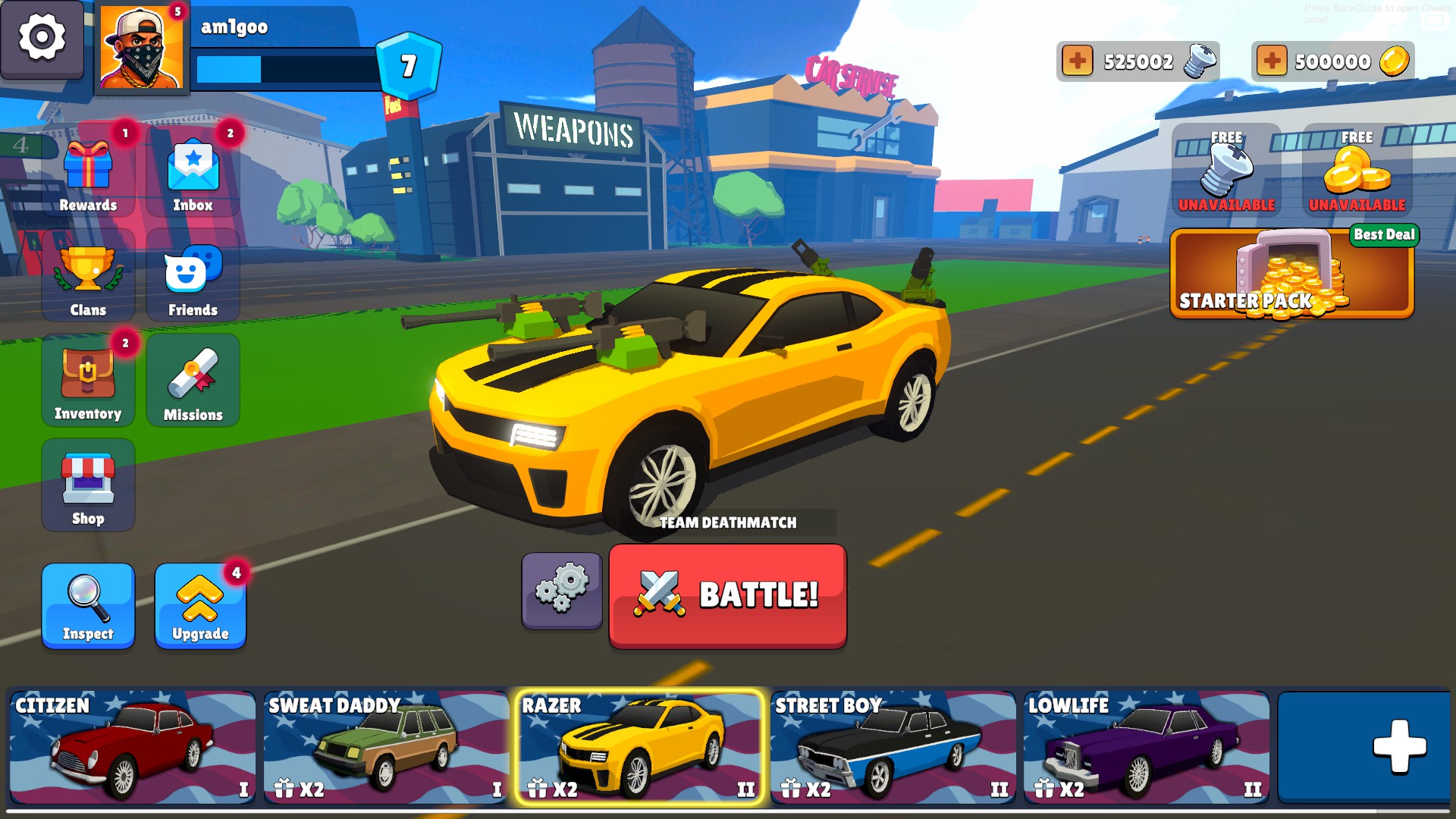Open the Starter Pack best deal offer
This screenshot has height=819, width=1456.
click(x=1291, y=275)
